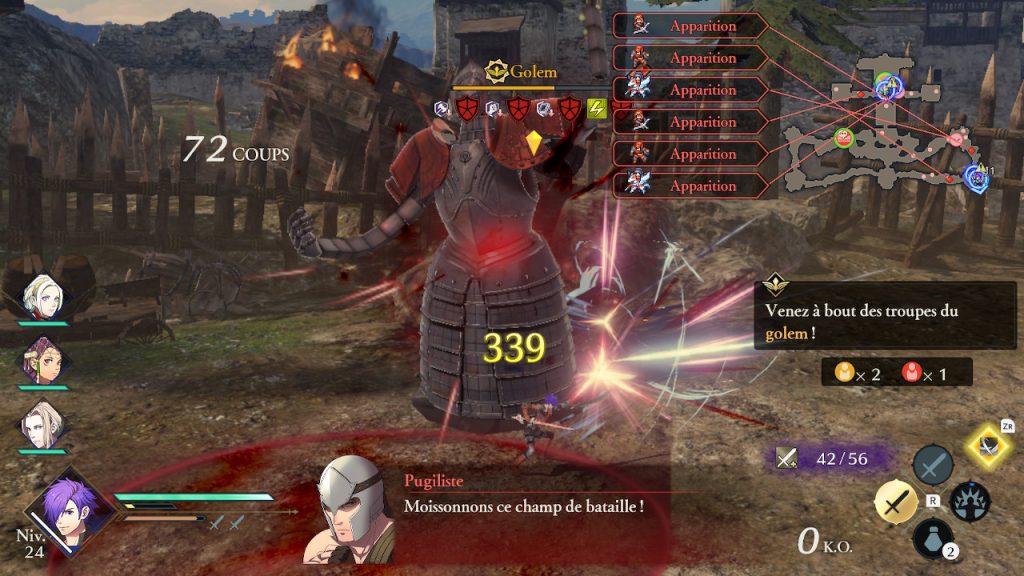Screen dimensions: 1024x576
Task: Choose the long blond-haired ally portrait
Action: (43, 424)
